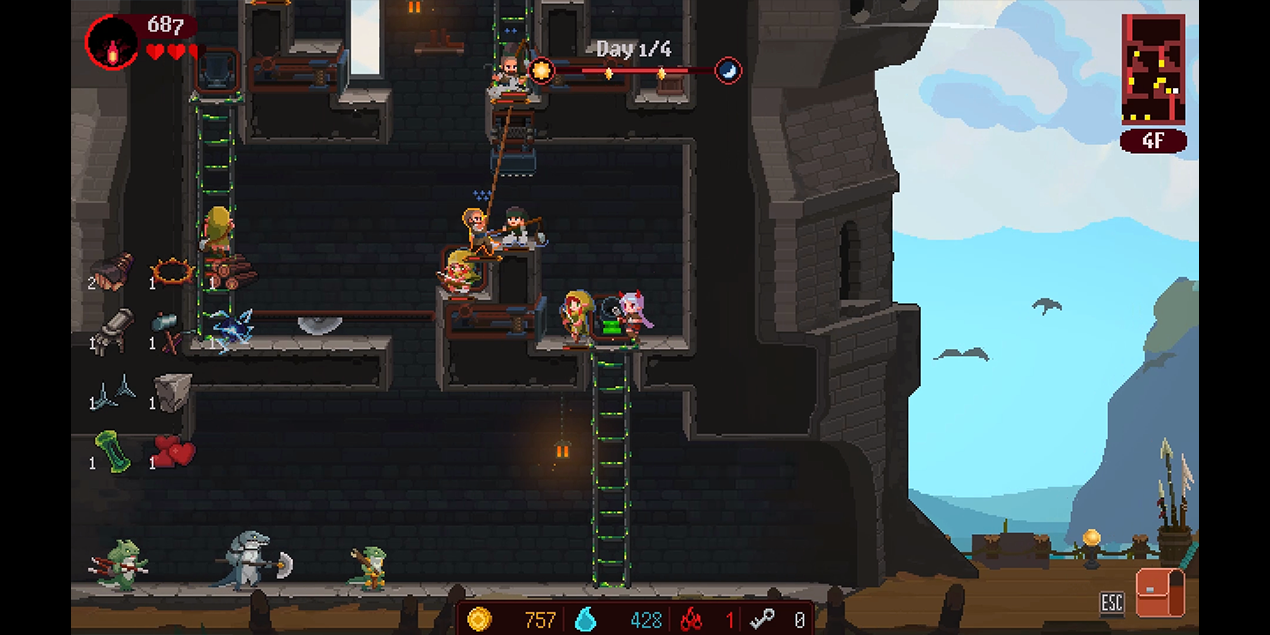This screenshot has width=1270, height=635.
Task: Select the green spring item
Action: [x=112, y=451]
